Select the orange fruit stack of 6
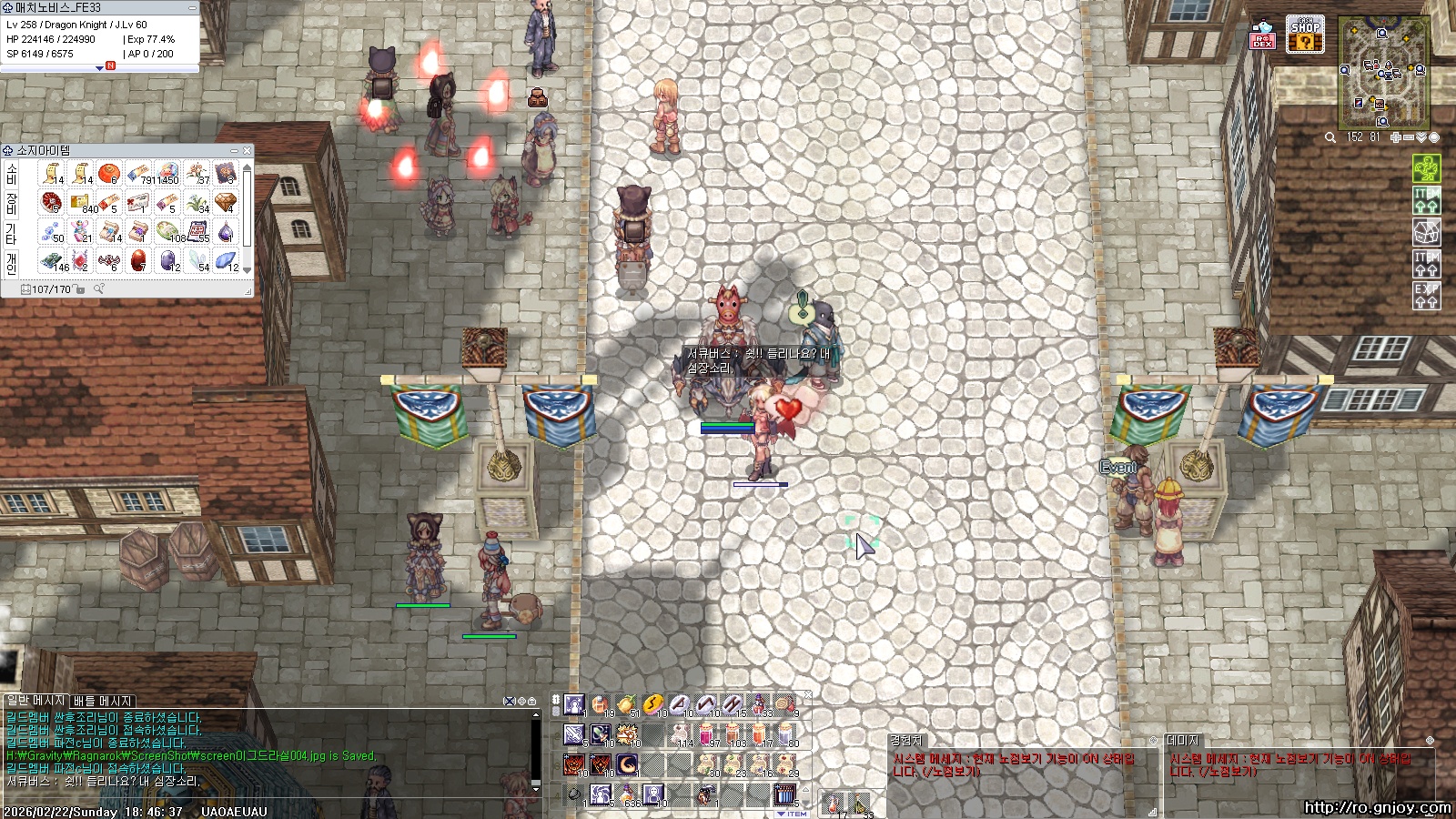Image resolution: width=1456 pixels, height=819 pixels. tap(109, 173)
